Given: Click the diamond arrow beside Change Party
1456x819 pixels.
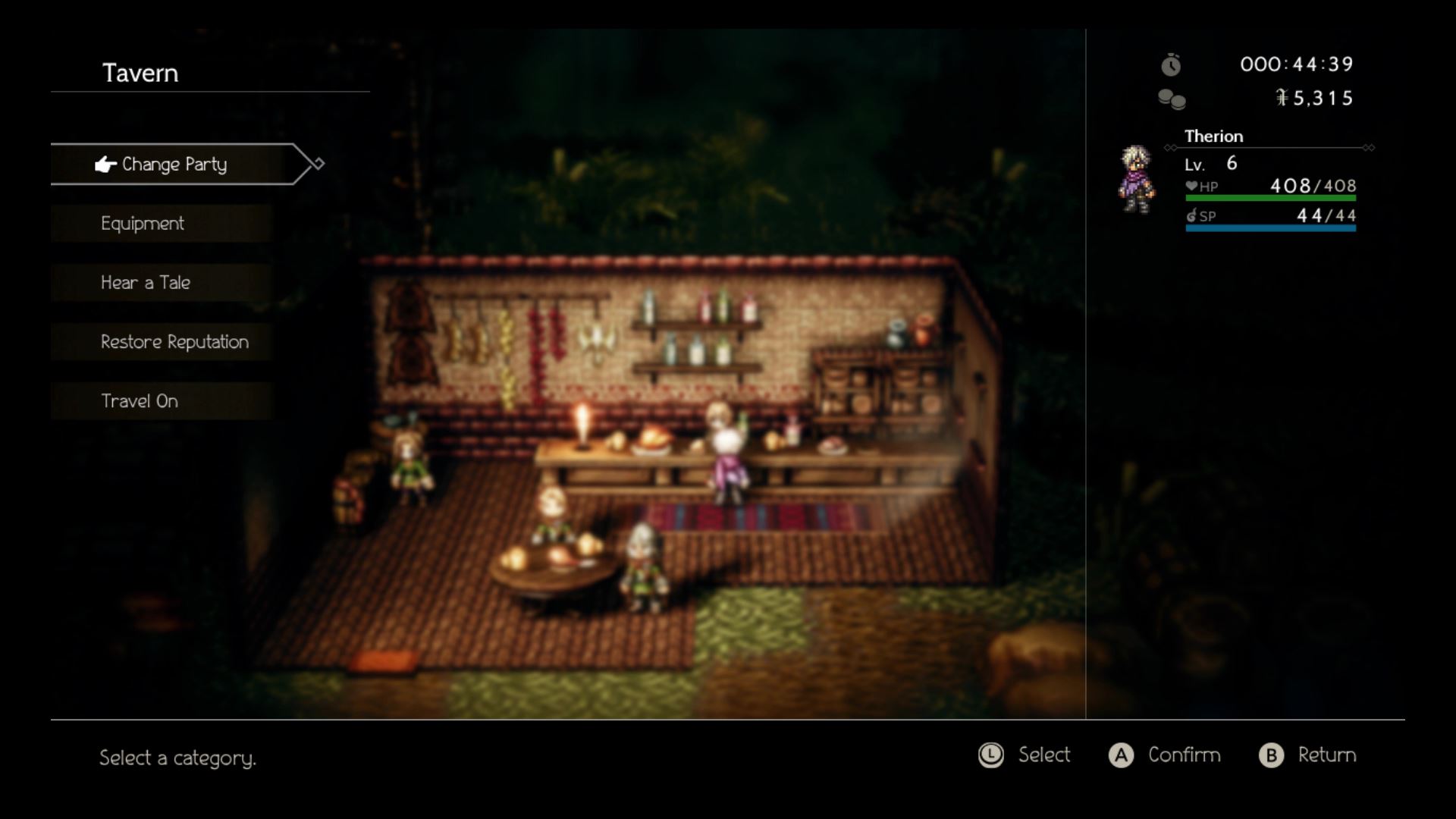Looking at the screenshot, I should (318, 162).
